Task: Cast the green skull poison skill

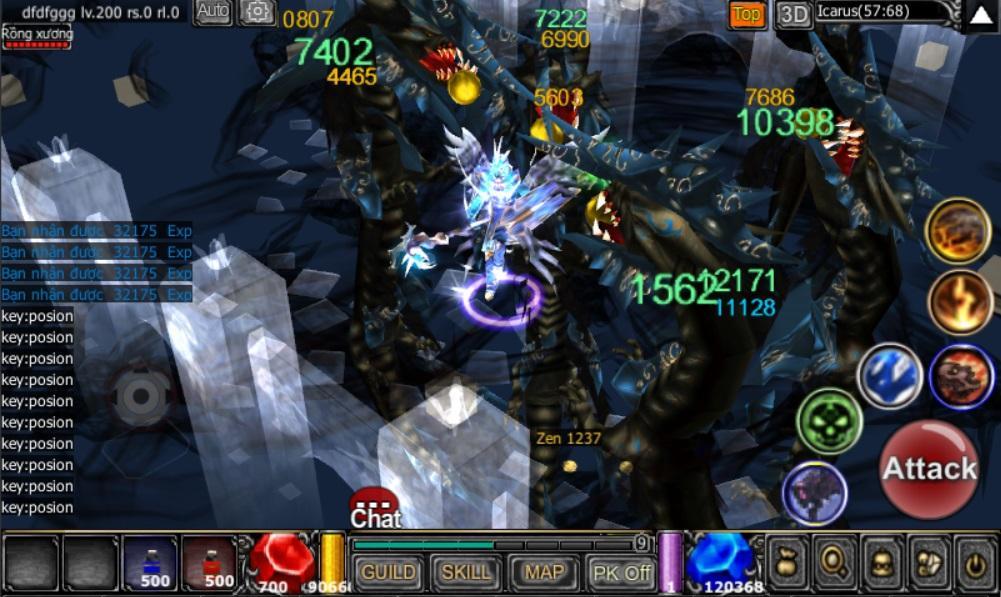Action: click(829, 421)
